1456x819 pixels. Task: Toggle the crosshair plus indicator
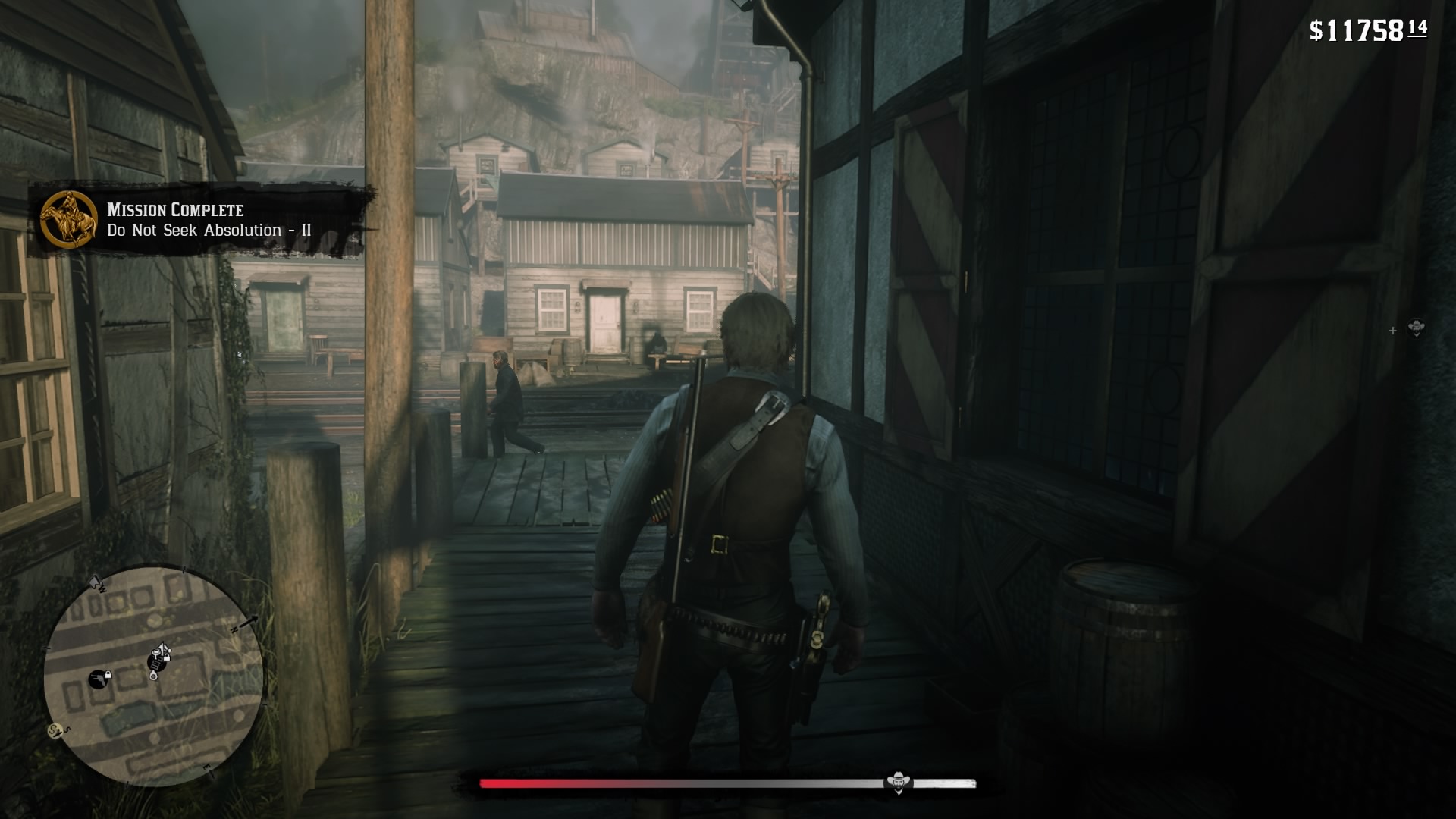click(x=1392, y=331)
